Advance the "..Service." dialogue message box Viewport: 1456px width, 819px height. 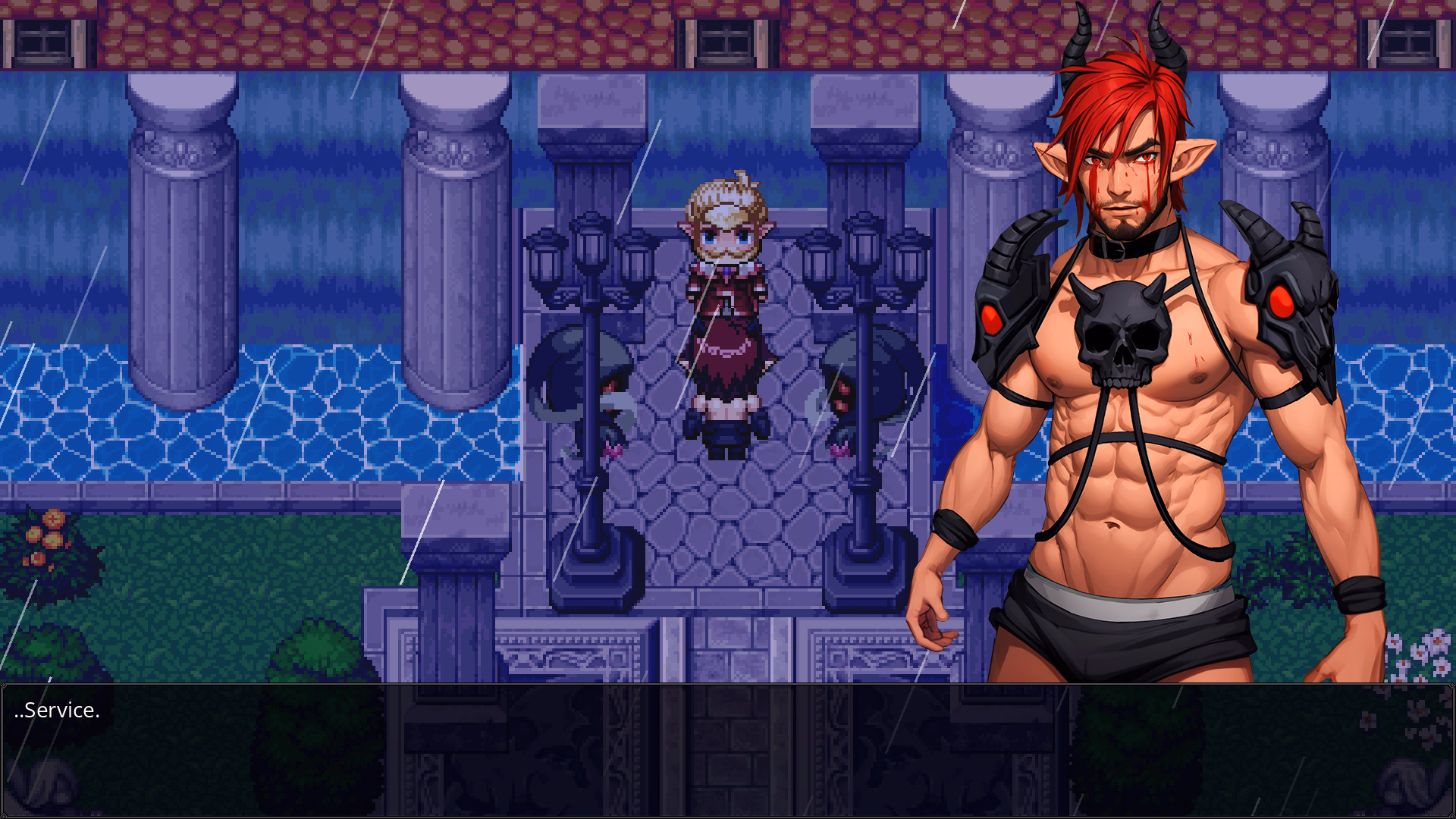[728, 749]
